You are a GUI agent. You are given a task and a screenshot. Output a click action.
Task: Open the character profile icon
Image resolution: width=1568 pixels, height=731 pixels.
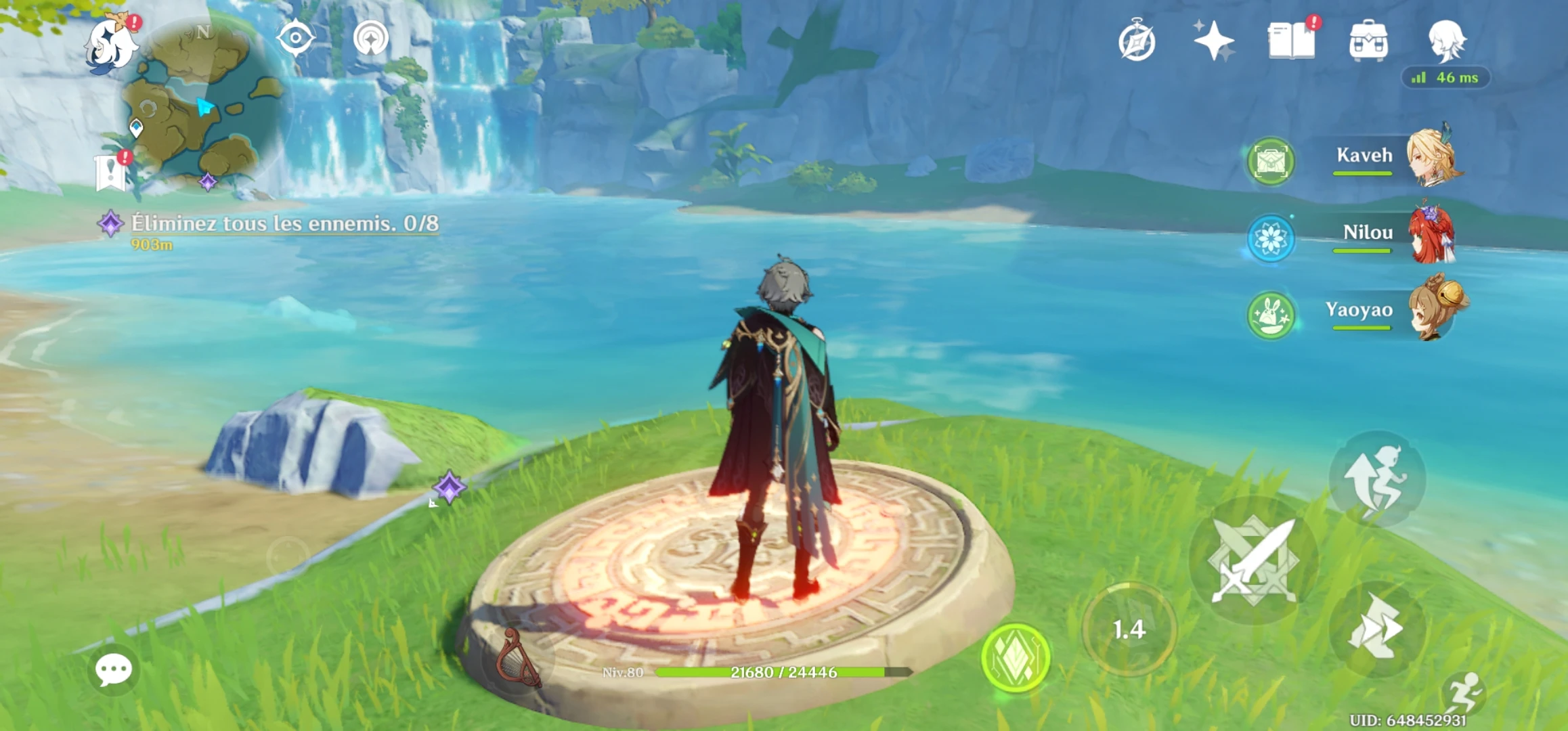coord(1449,42)
